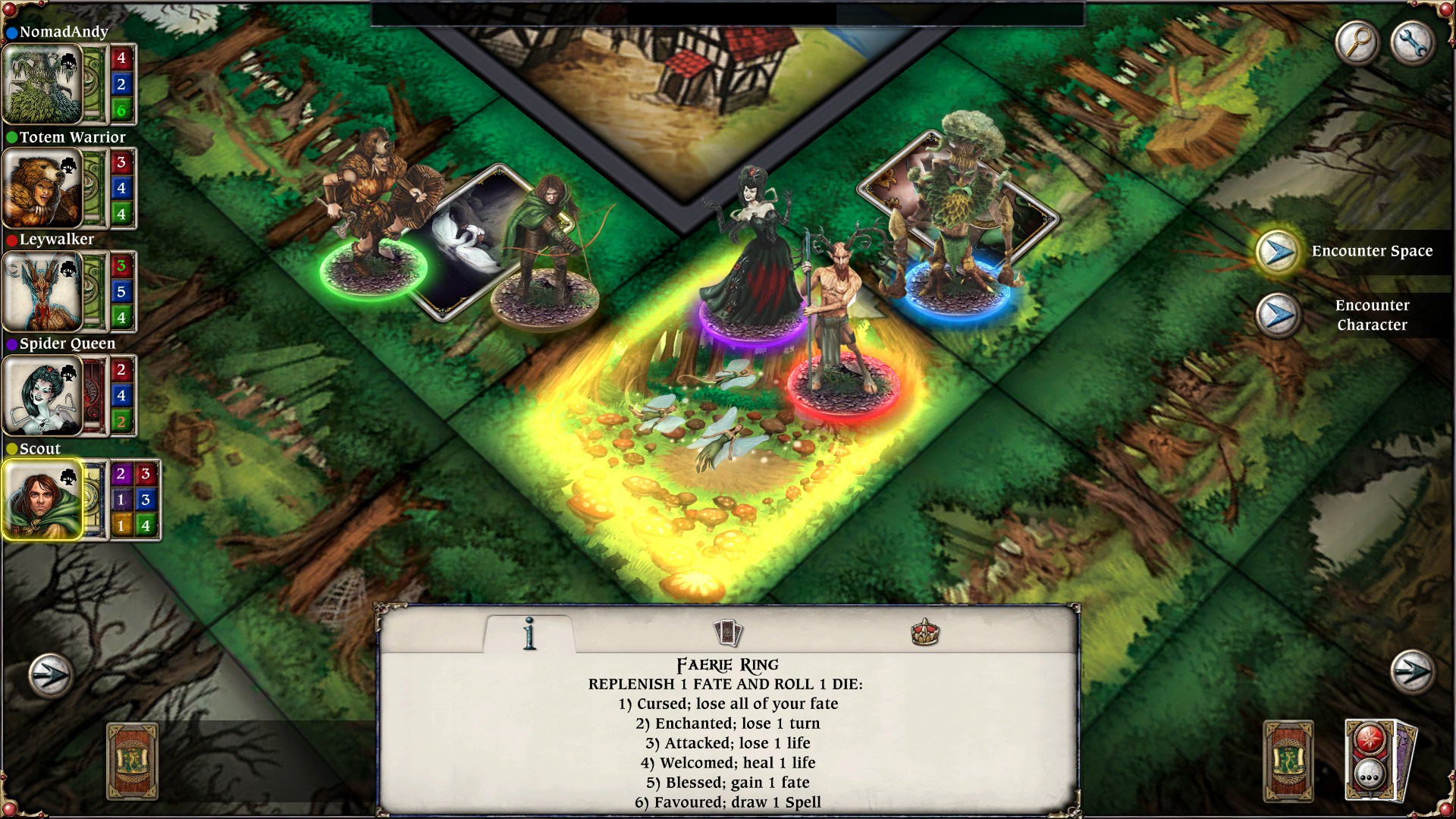Select the Spider Queen portrait
The width and height of the screenshot is (1456, 819).
(42, 394)
